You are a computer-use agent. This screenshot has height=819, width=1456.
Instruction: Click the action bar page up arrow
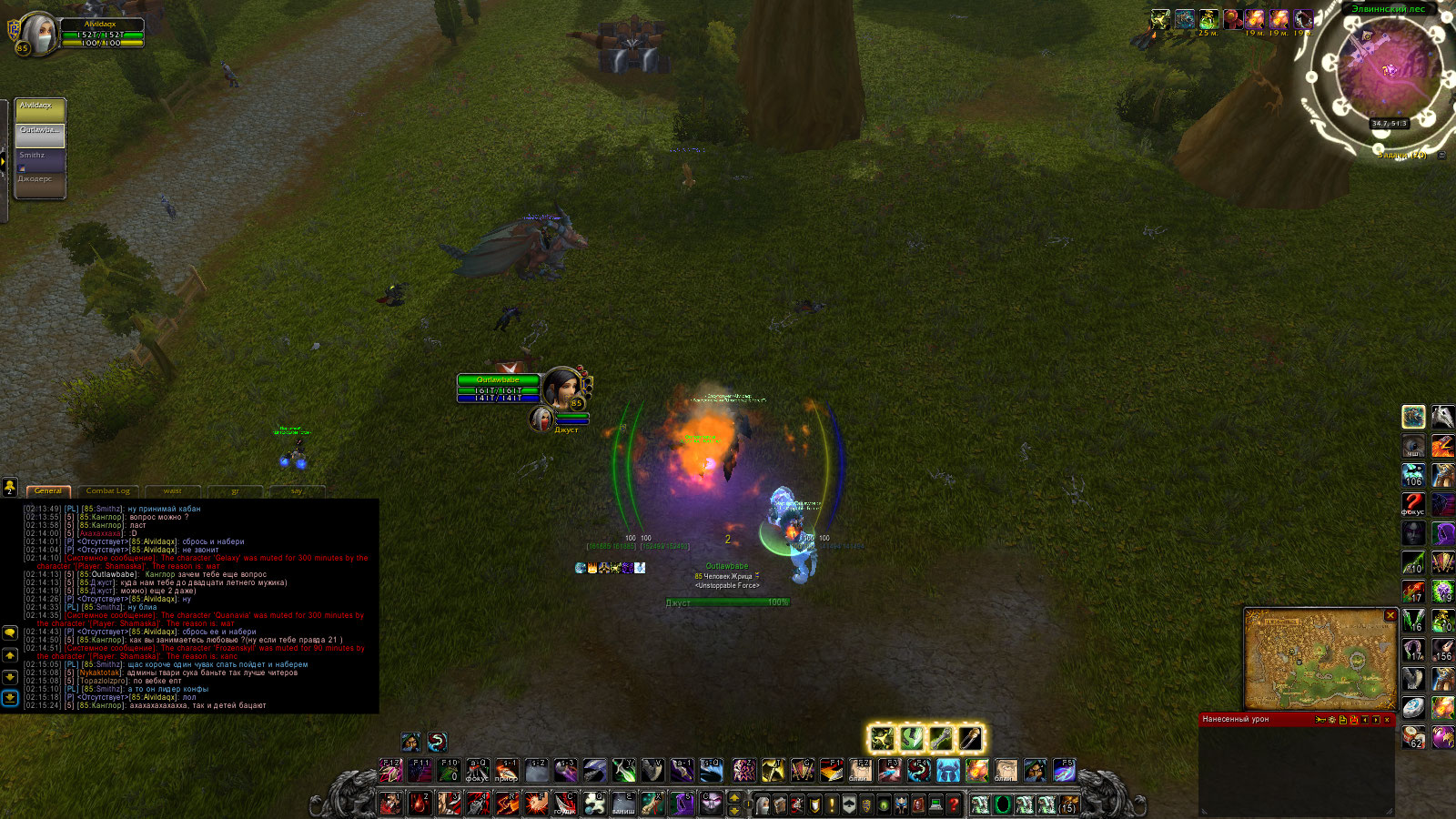[x=734, y=798]
